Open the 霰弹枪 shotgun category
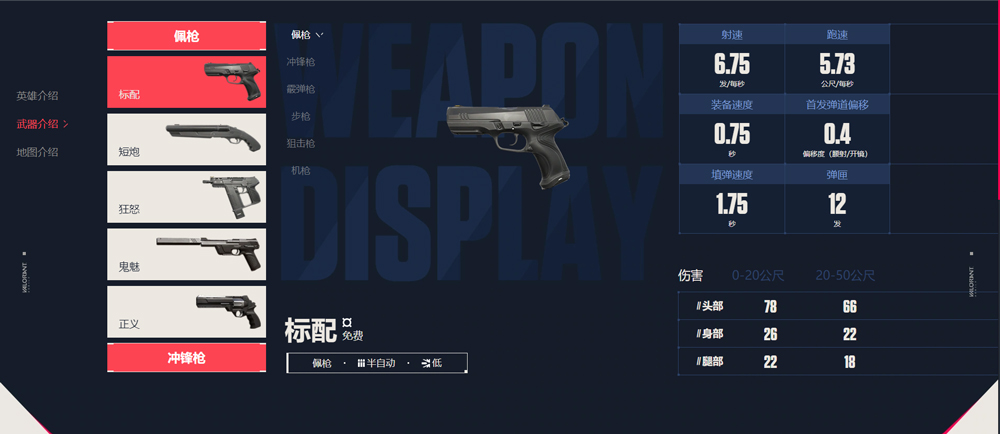The image size is (1000, 434). 301,89
